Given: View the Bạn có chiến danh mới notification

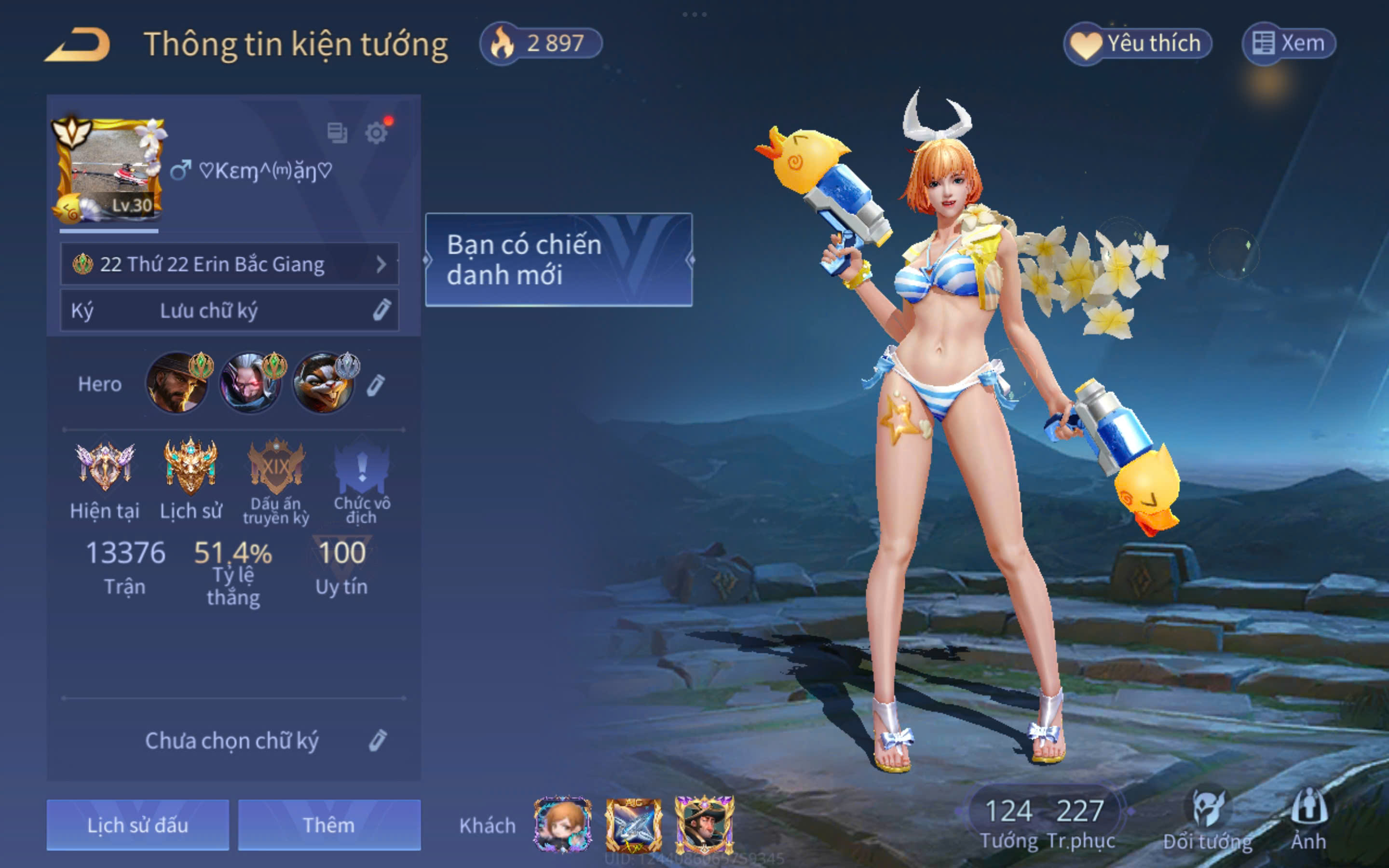Looking at the screenshot, I should [558, 259].
